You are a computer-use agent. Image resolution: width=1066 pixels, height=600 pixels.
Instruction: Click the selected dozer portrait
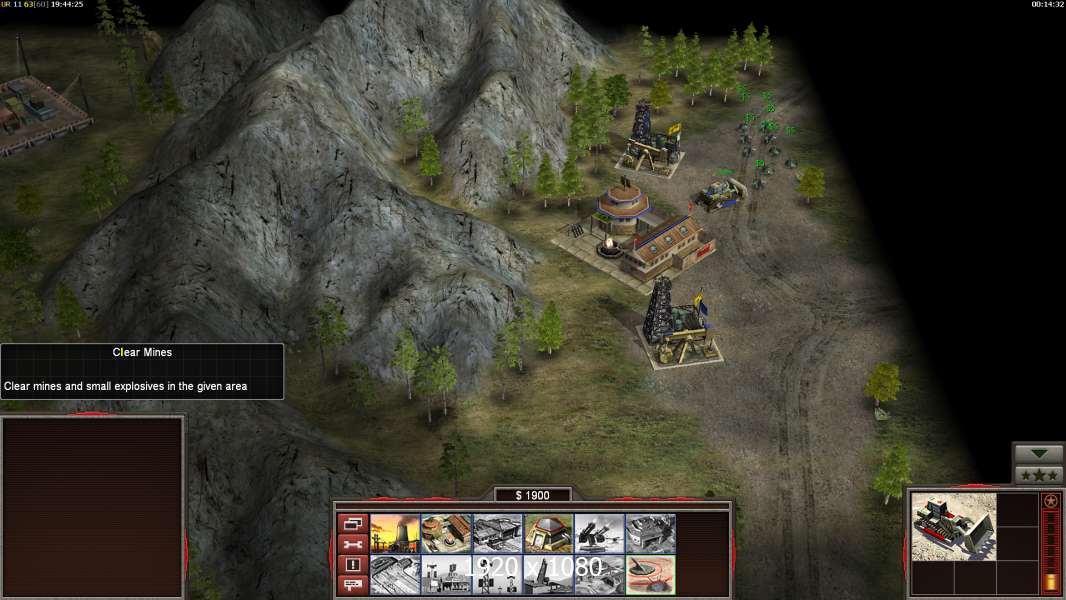coord(954,526)
